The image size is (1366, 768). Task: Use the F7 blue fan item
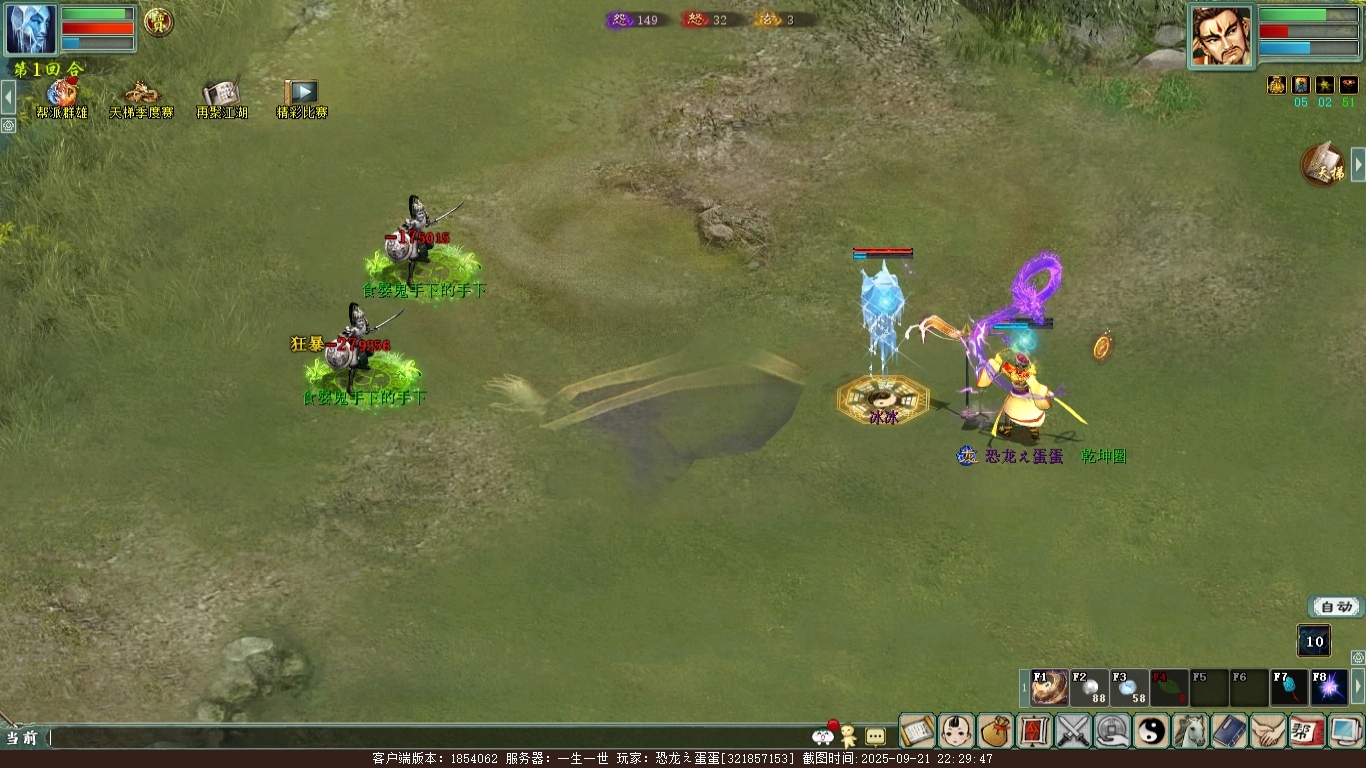pyautogui.click(x=1289, y=688)
